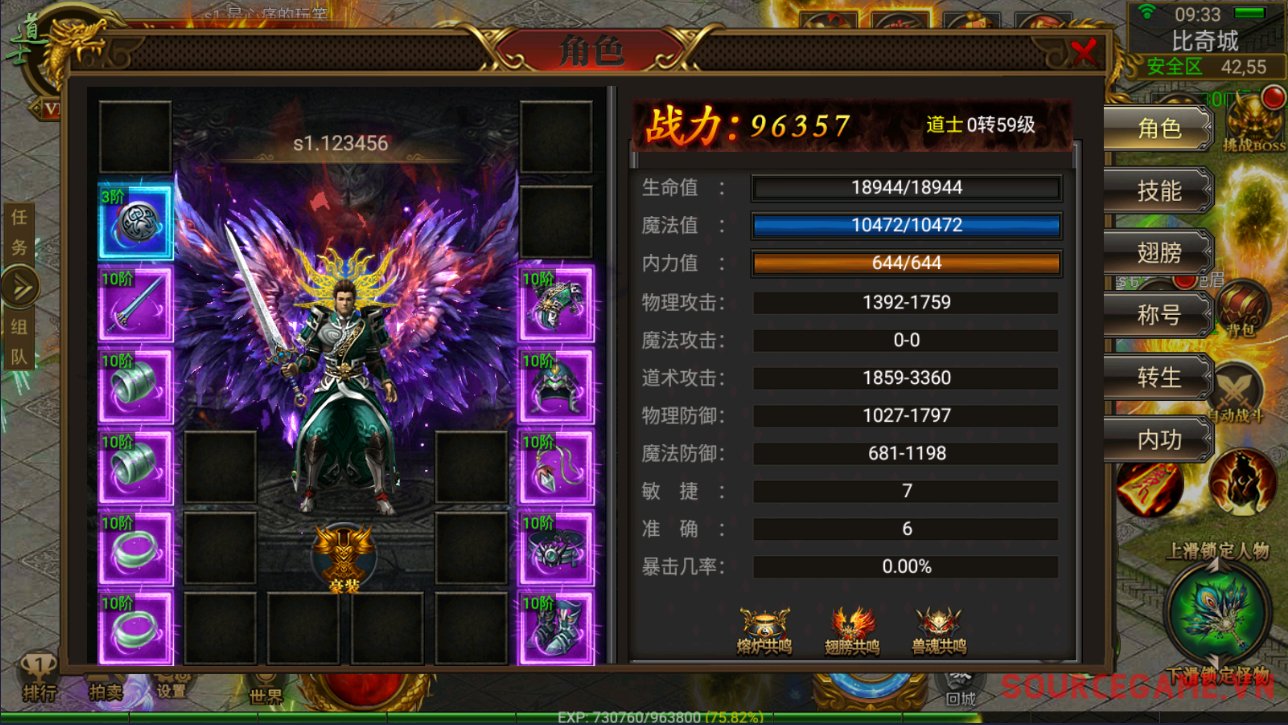Open the 内功 inner power tab

pos(1158,439)
